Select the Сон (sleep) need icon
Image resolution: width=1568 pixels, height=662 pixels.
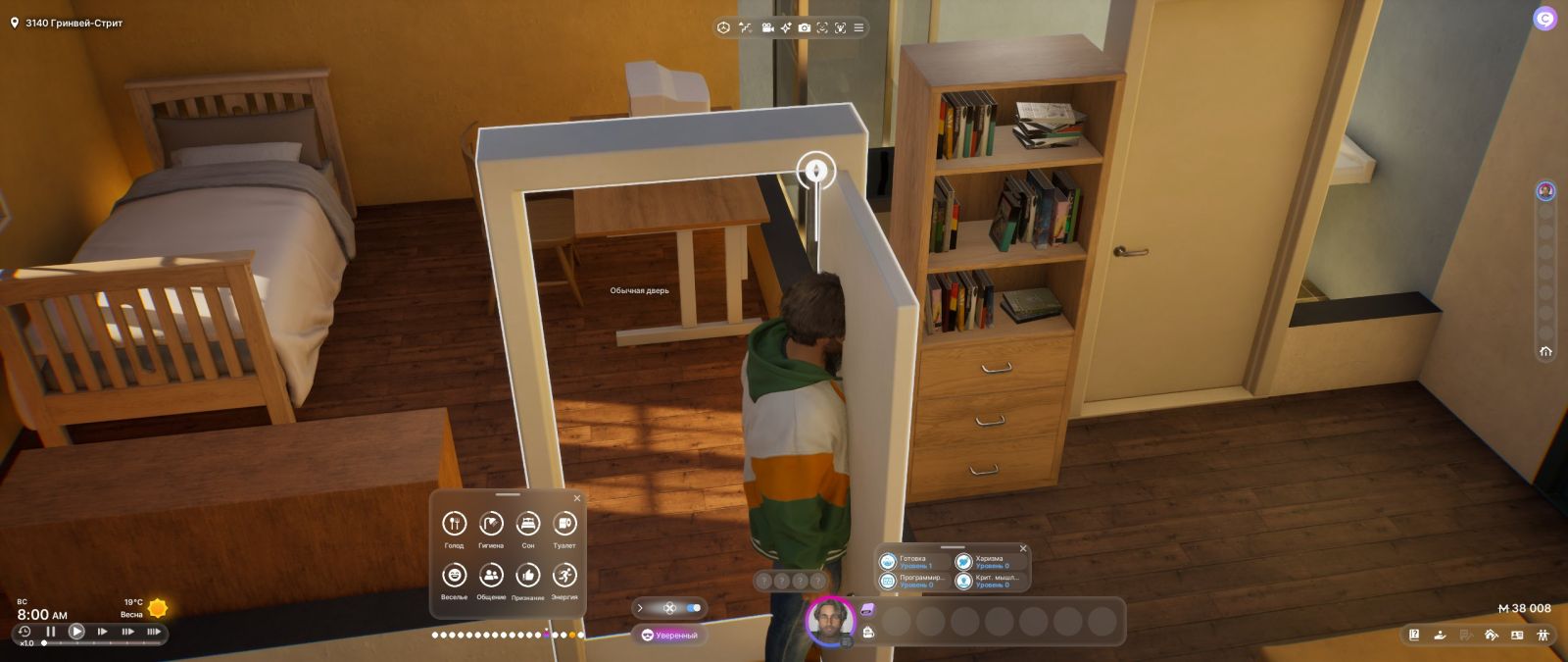click(x=528, y=524)
